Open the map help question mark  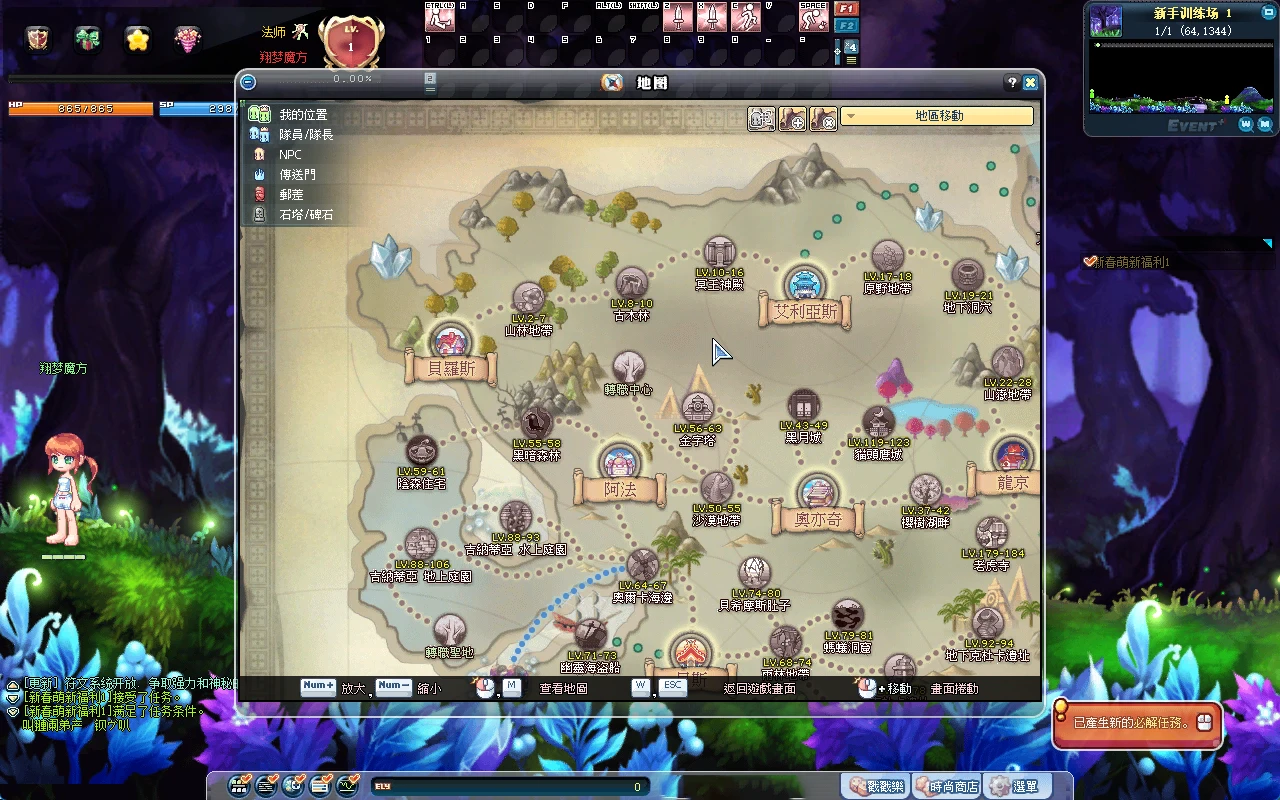click(x=1012, y=83)
